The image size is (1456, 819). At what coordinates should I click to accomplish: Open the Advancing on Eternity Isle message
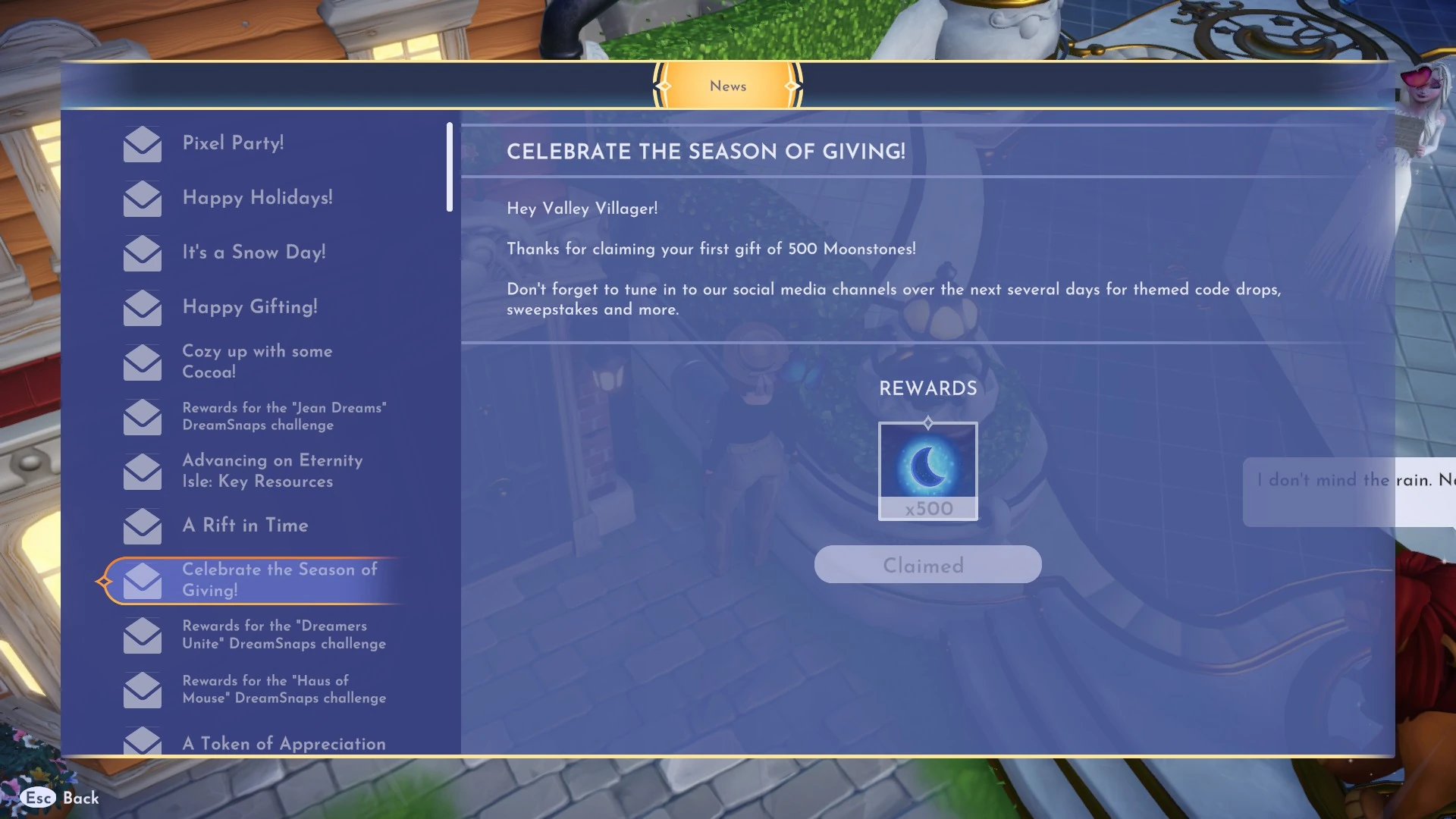tap(142, 472)
